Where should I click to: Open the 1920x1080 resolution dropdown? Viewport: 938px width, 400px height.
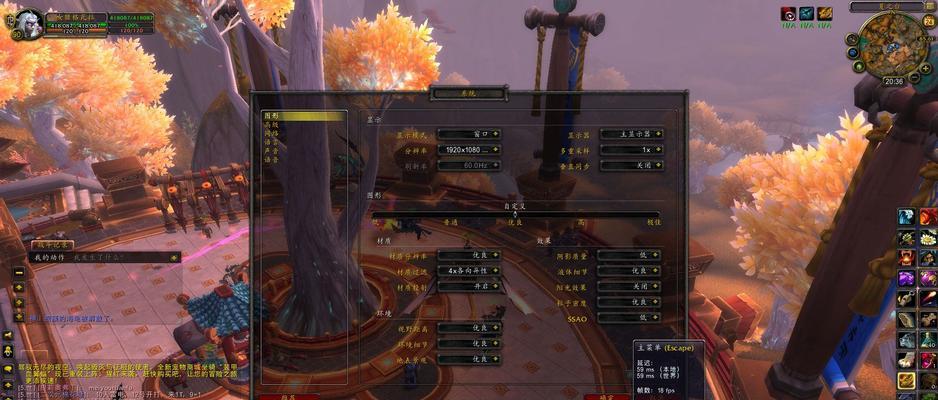point(469,149)
